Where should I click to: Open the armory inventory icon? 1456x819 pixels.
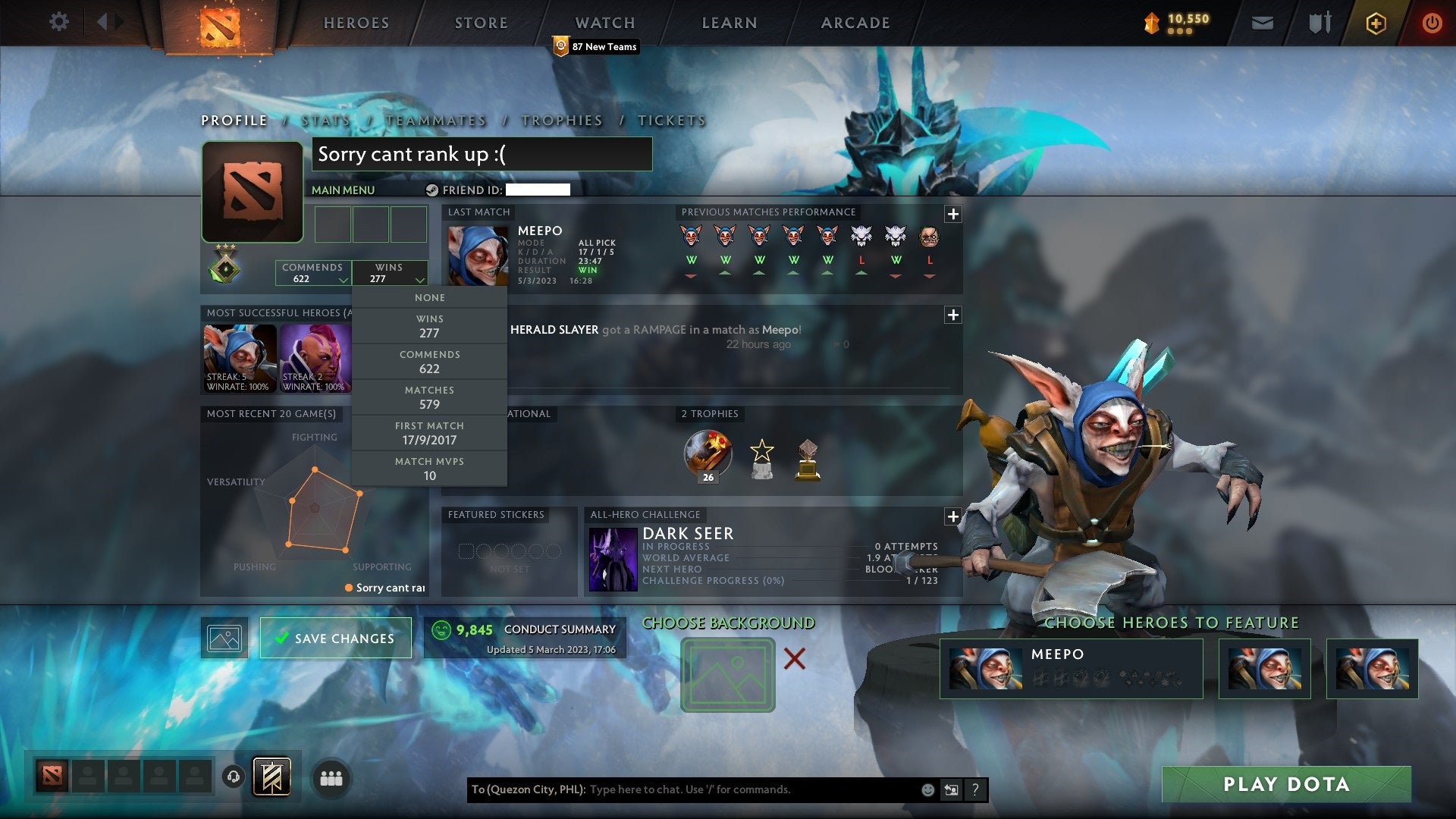point(1319,23)
